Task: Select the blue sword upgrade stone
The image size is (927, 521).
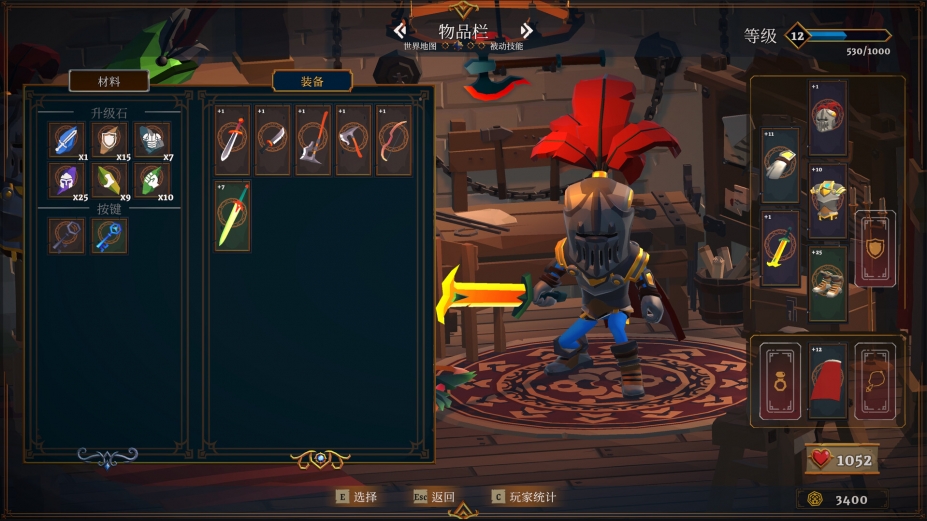Action: [67, 140]
